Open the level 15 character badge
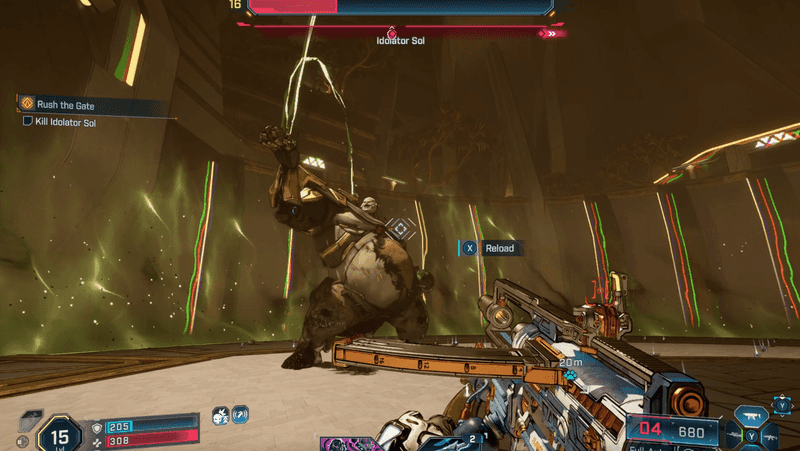 pos(60,436)
